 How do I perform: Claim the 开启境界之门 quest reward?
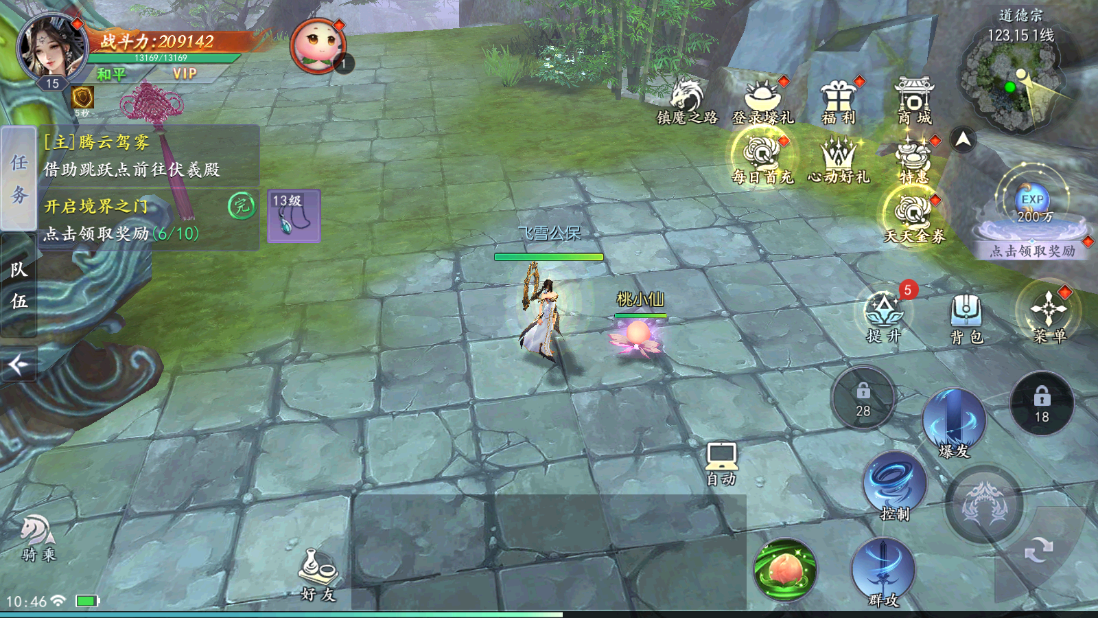150,220
